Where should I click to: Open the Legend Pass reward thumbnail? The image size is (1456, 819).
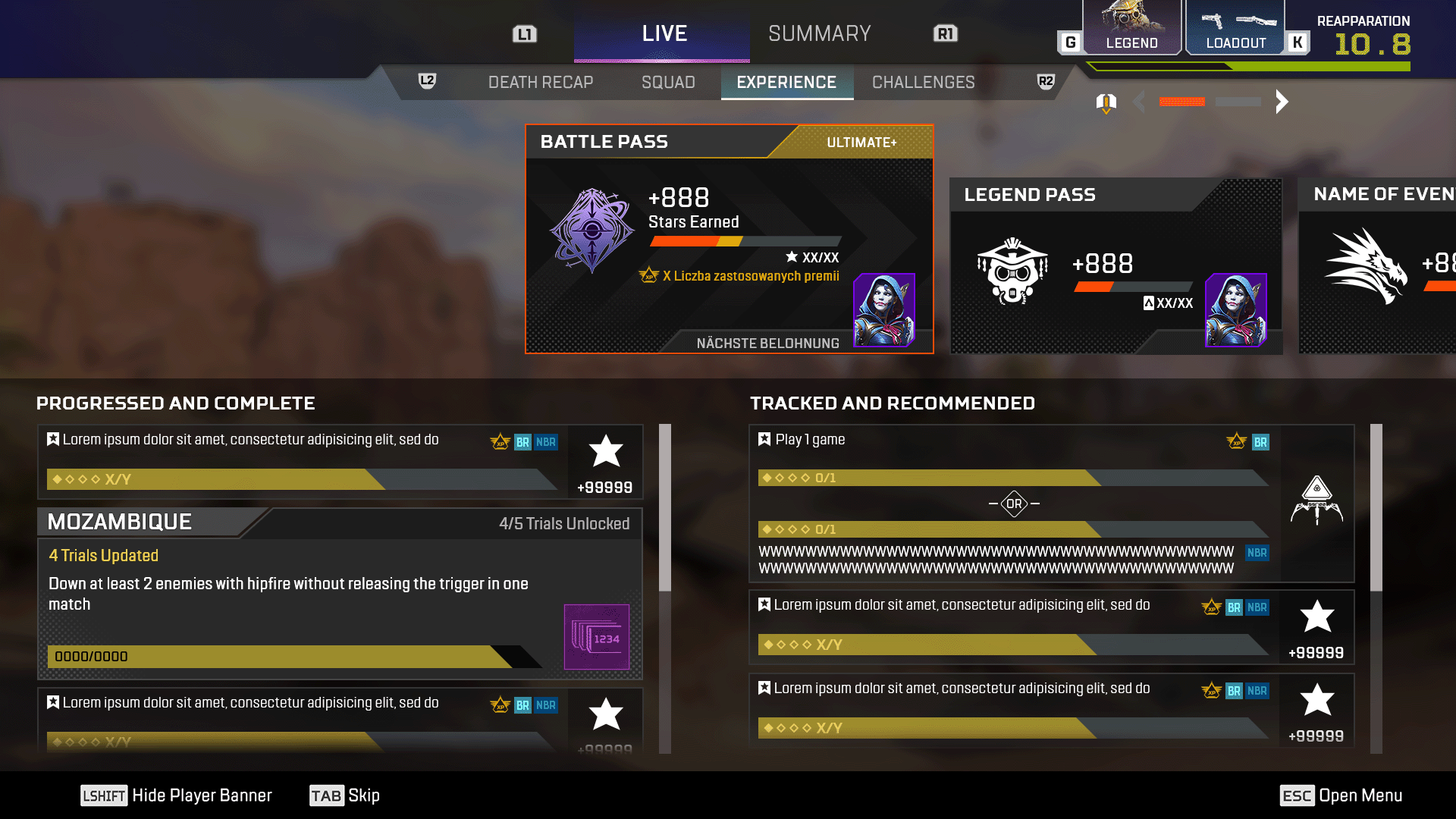pyautogui.click(x=1236, y=309)
